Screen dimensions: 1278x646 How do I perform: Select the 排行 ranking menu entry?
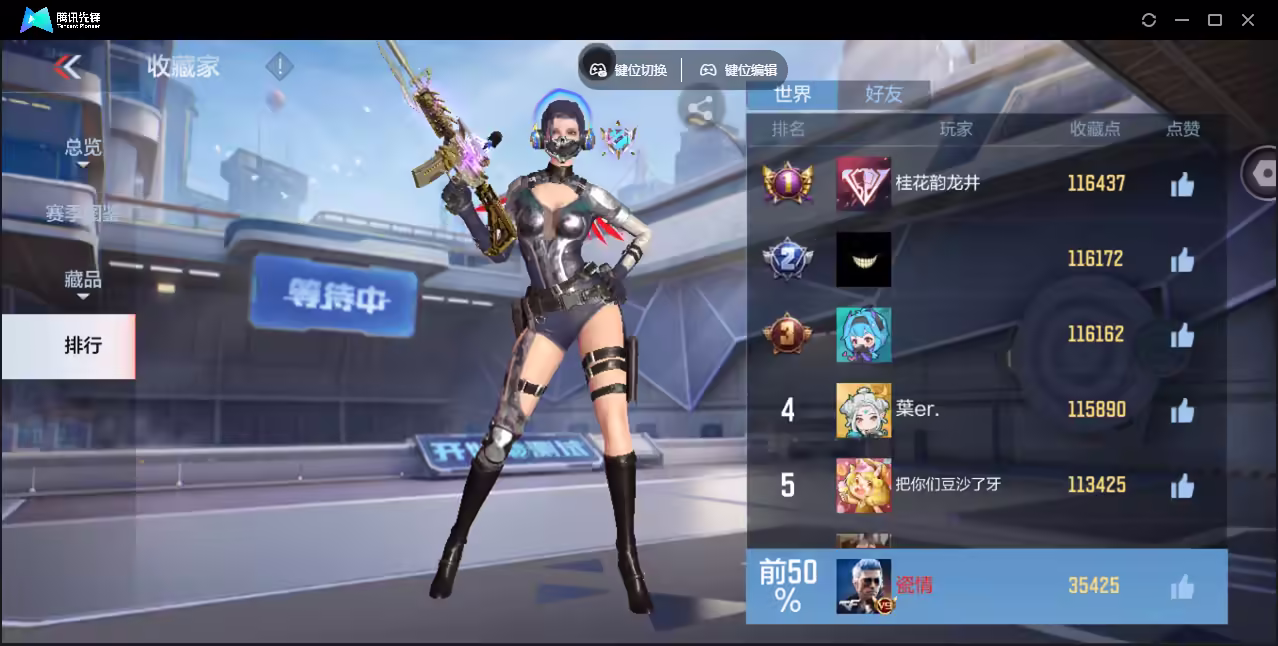coord(83,346)
